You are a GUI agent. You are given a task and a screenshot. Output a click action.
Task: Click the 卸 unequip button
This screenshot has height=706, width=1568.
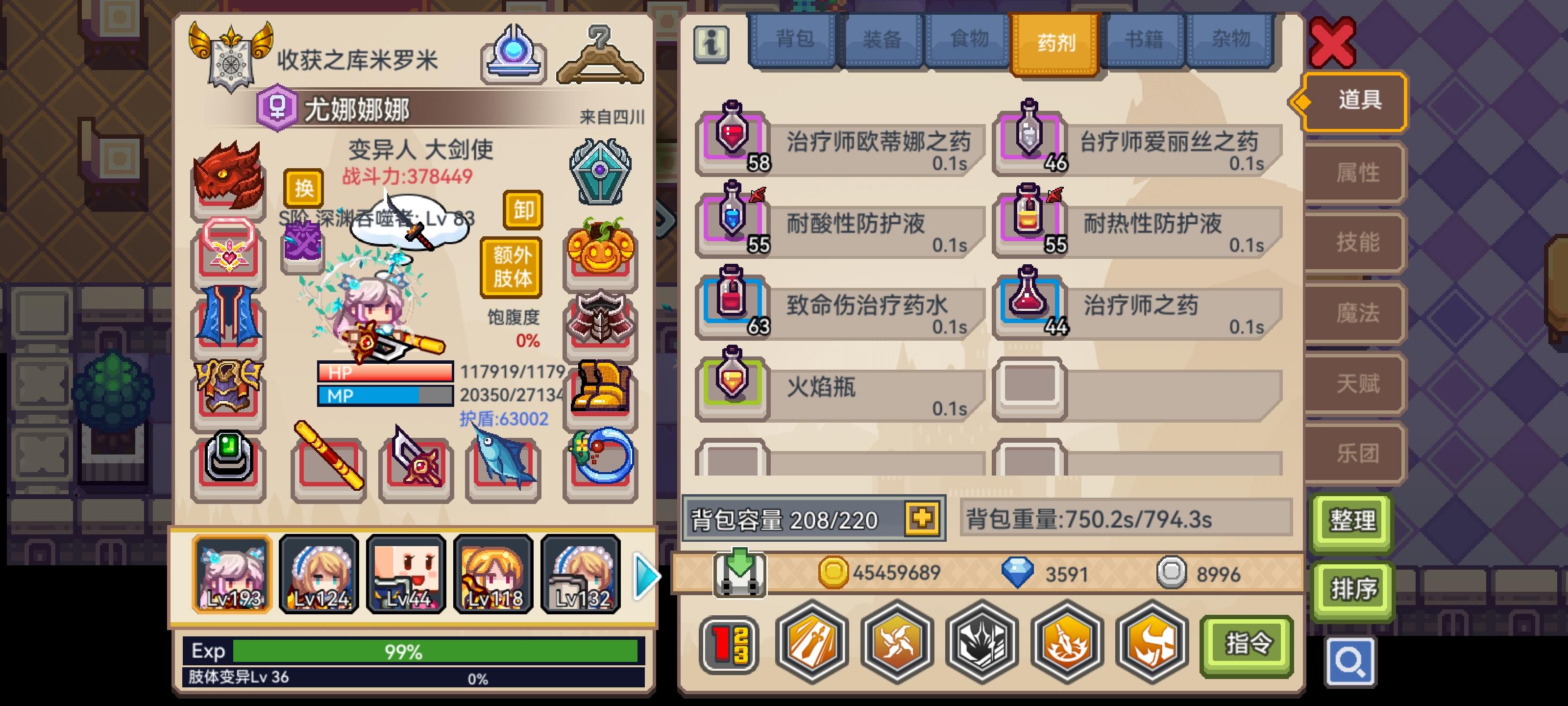pos(522,211)
